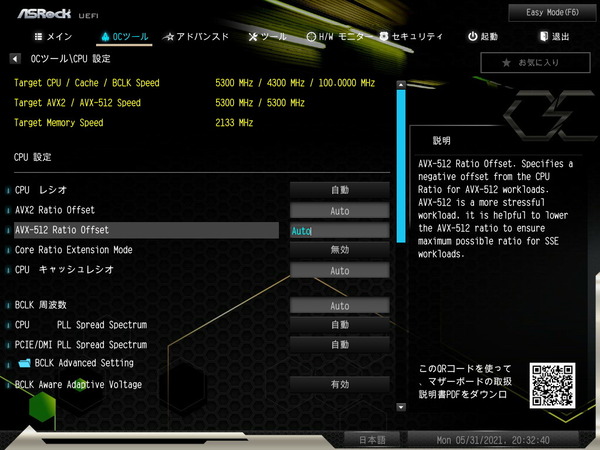Set the AVX2 Ratio Offset field
Image resolution: width=600 pixels, height=450 pixels.
coord(339,211)
